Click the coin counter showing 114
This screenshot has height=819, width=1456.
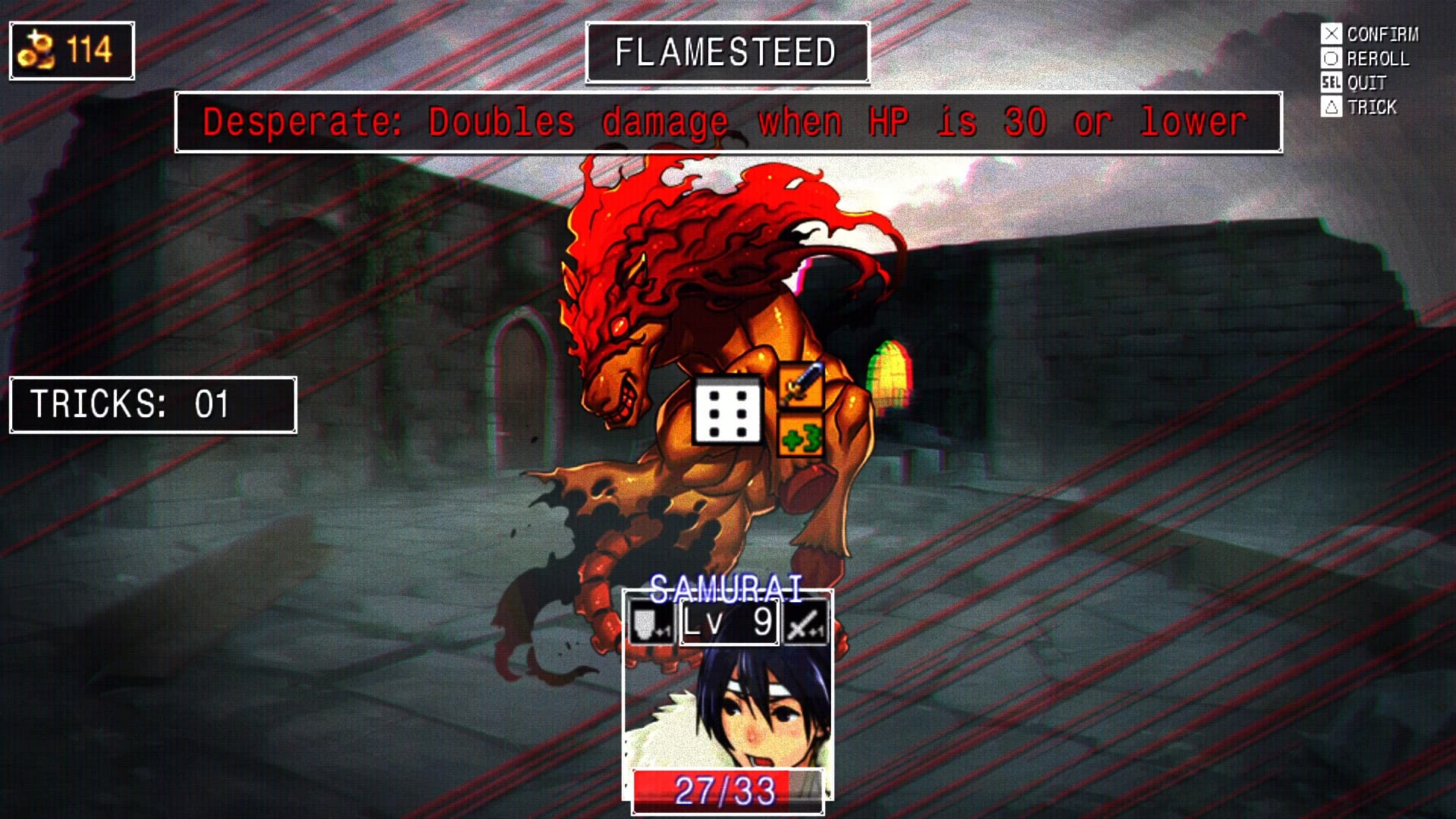[x=71, y=51]
